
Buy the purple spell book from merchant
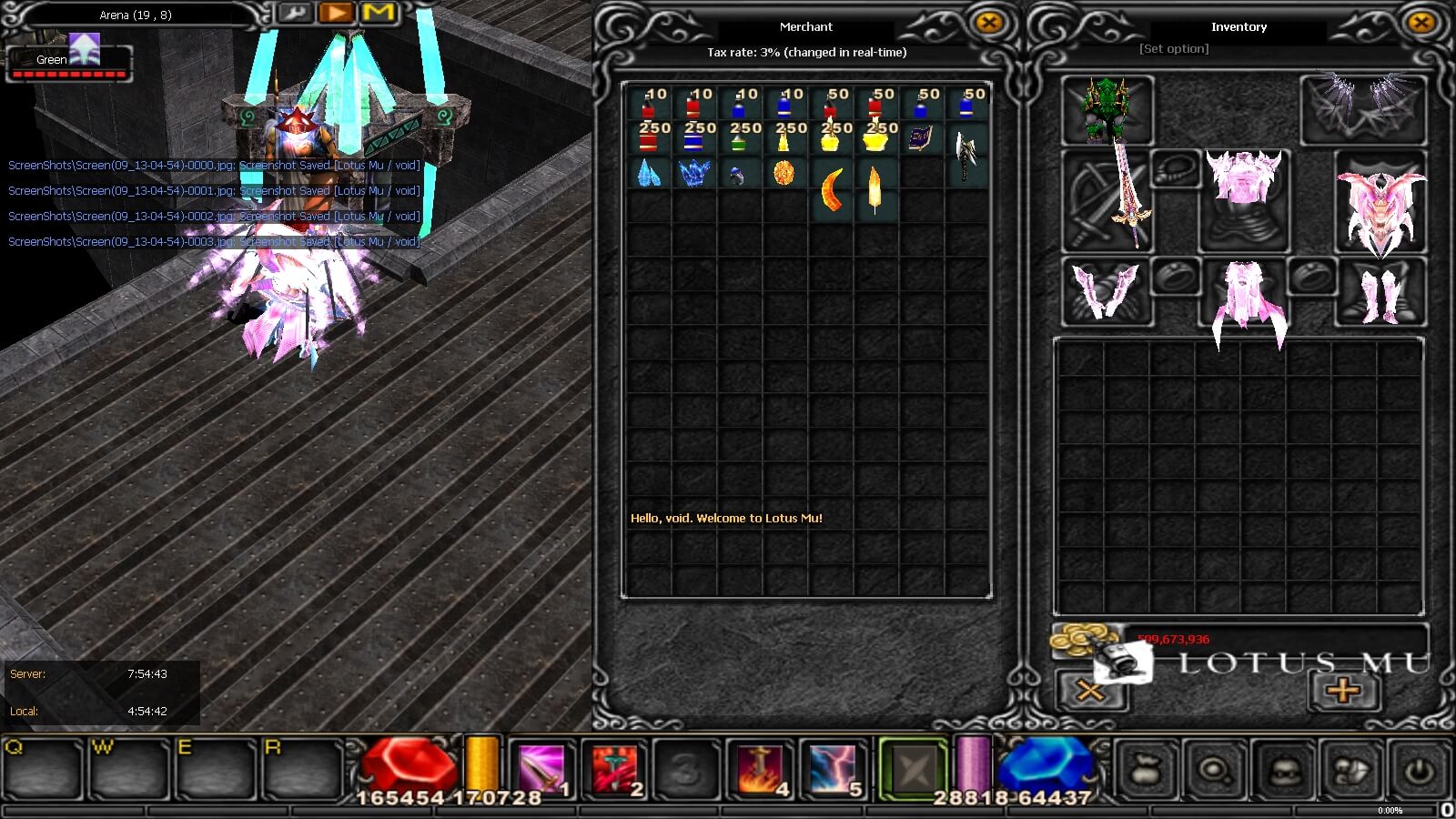click(x=920, y=138)
